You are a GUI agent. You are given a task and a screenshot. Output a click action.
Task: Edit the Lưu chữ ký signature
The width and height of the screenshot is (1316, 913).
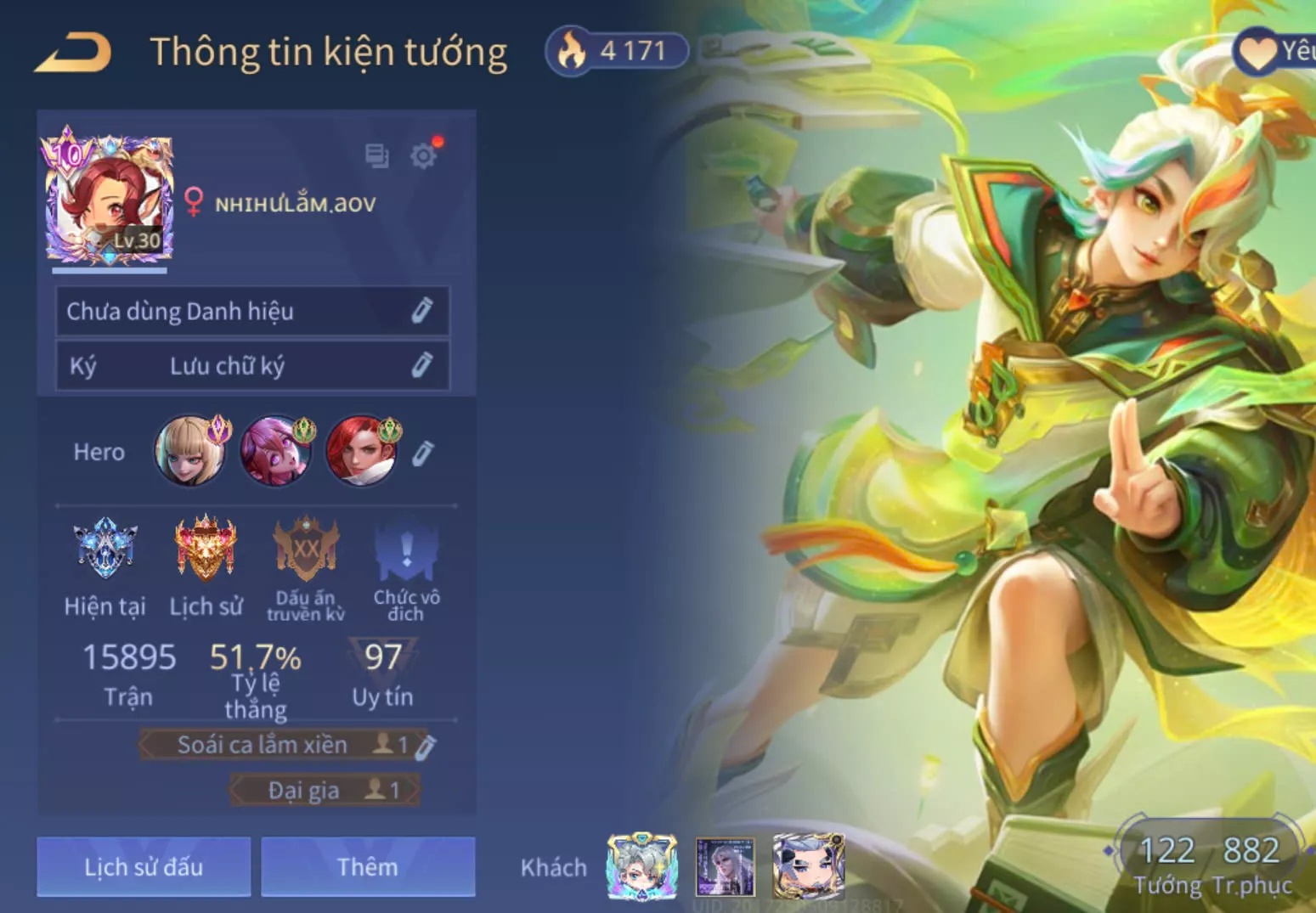[x=421, y=365]
